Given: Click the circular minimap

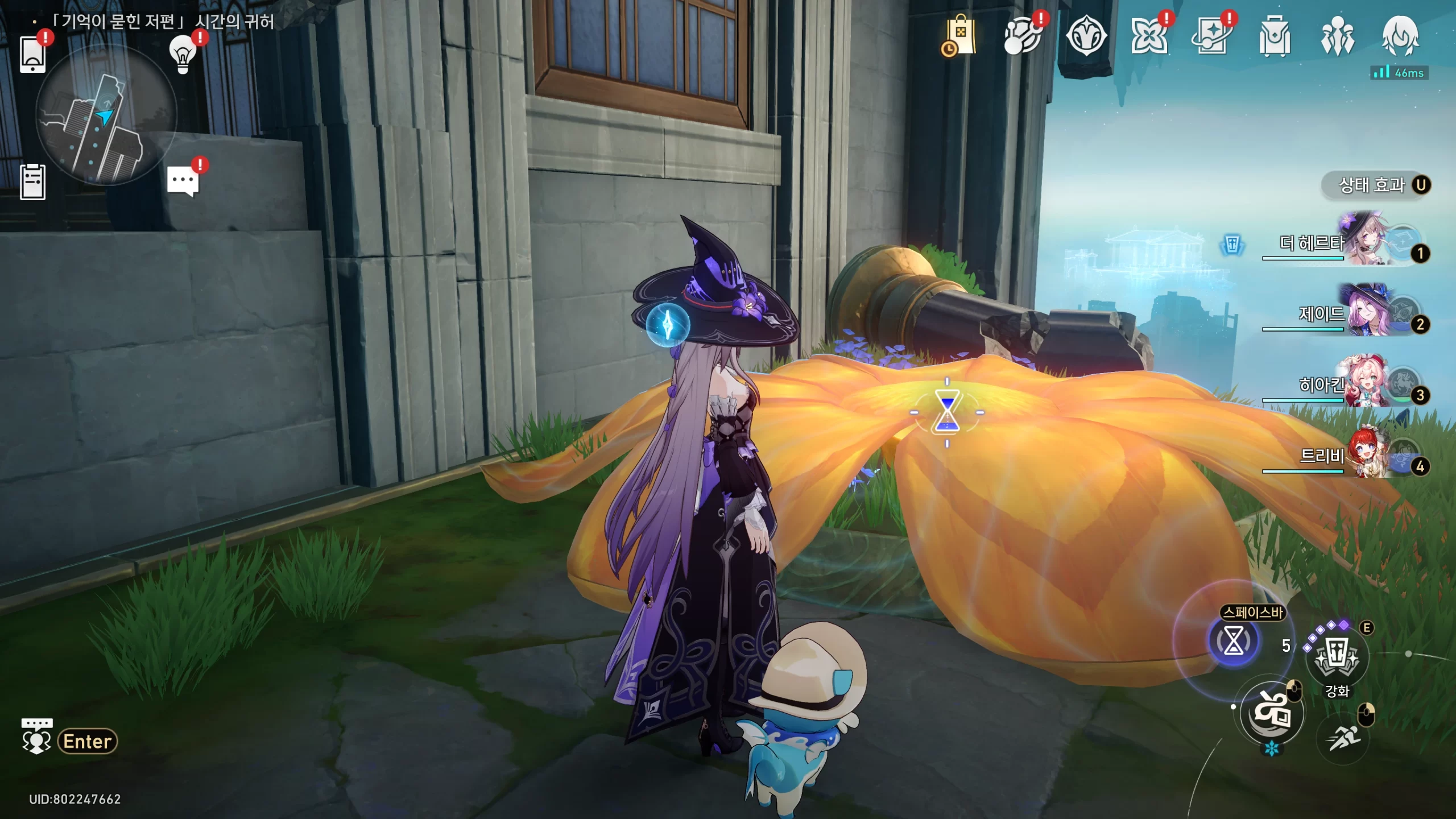Looking at the screenshot, I should point(106,115).
